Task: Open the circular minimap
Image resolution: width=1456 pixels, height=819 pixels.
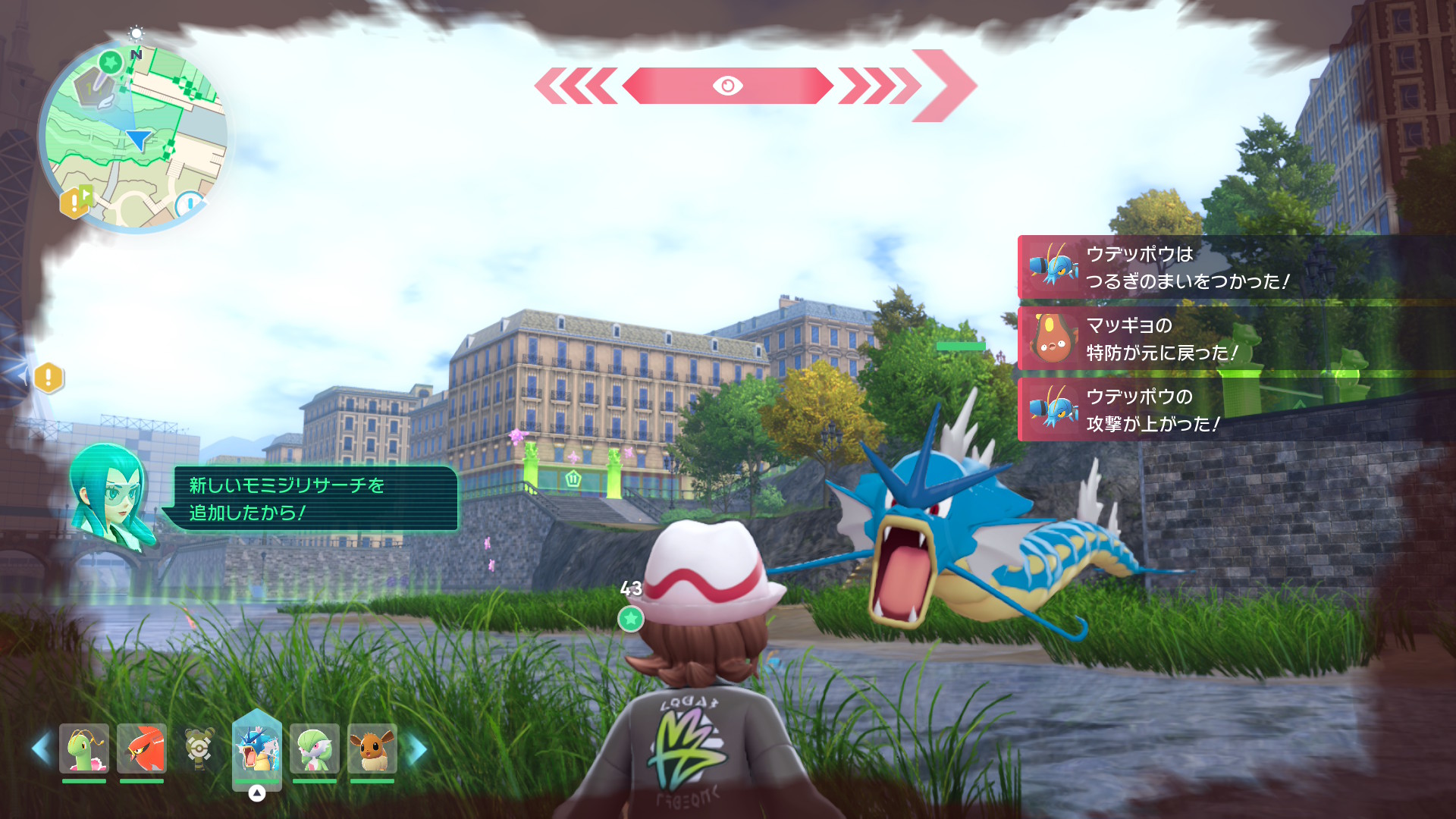Action: pos(135,136)
